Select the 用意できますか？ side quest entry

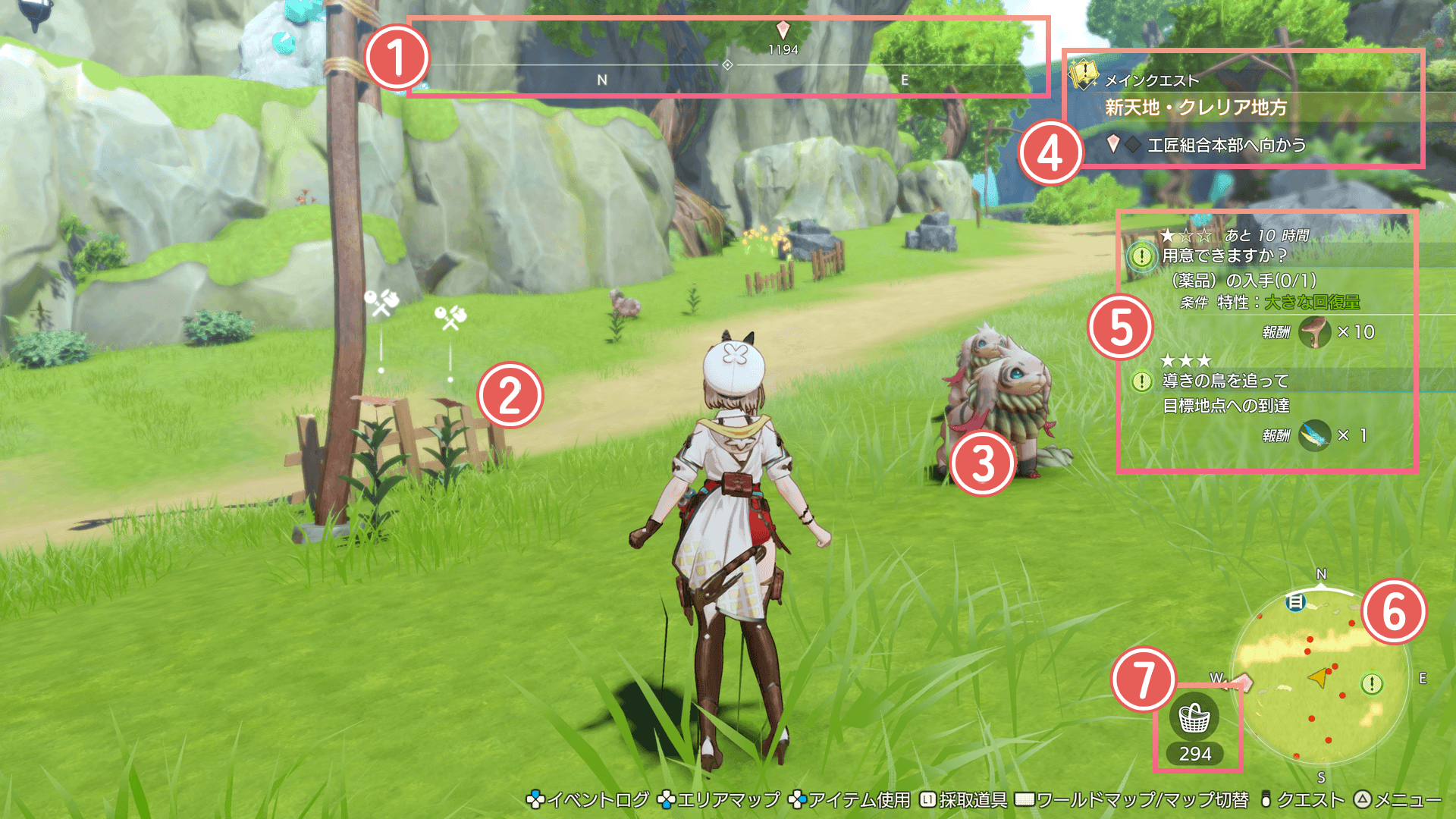[1224, 256]
